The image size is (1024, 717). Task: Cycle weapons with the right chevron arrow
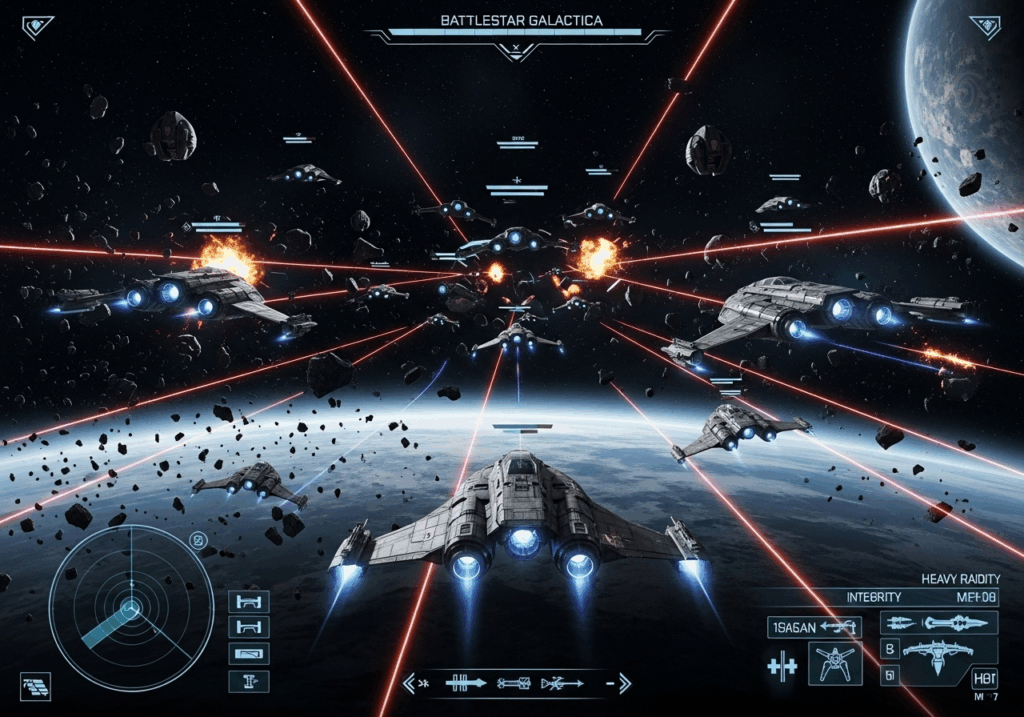[624, 684]
